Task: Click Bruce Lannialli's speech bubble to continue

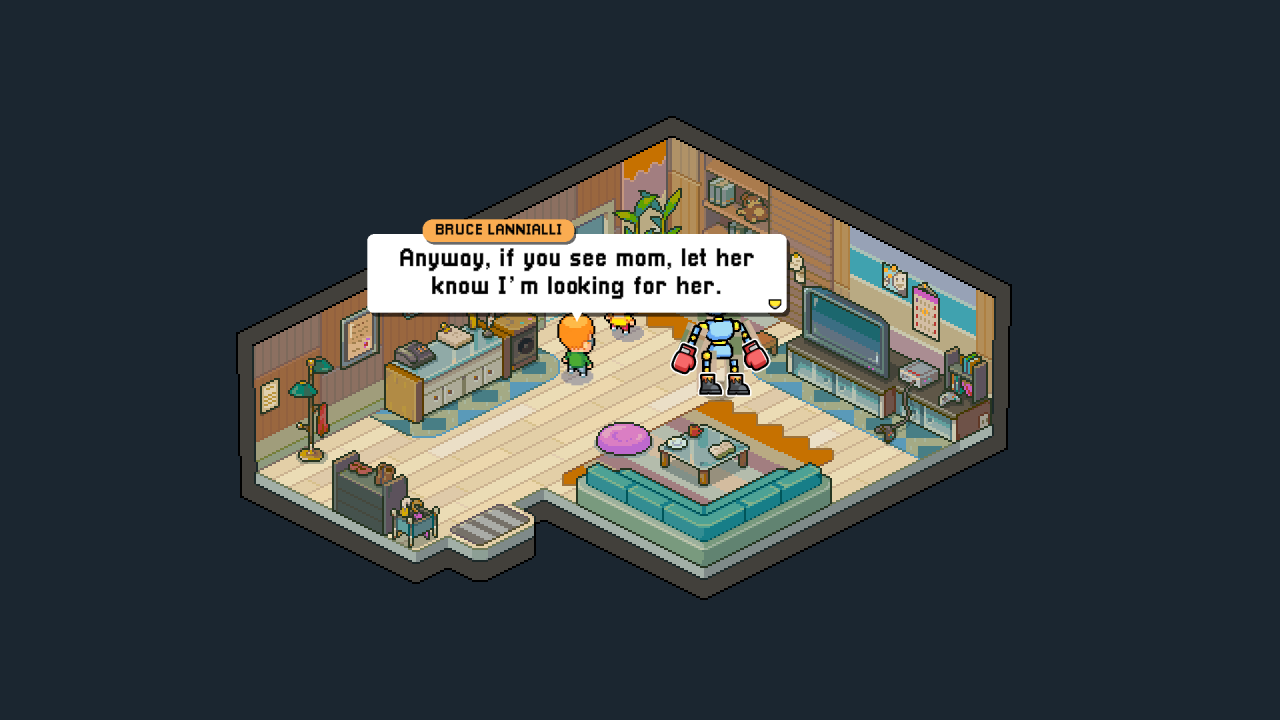Action: pos(576,272)
